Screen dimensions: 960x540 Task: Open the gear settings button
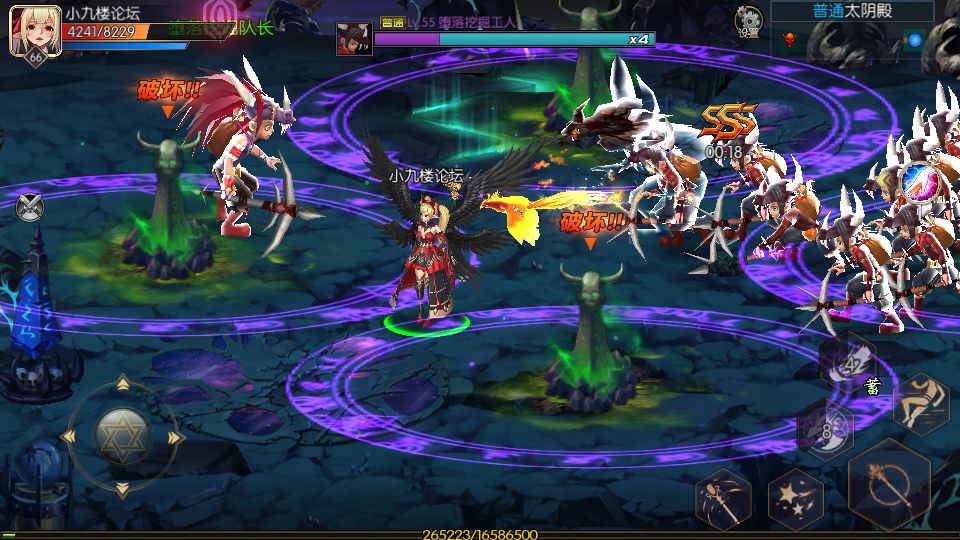(x=748, y=19)
